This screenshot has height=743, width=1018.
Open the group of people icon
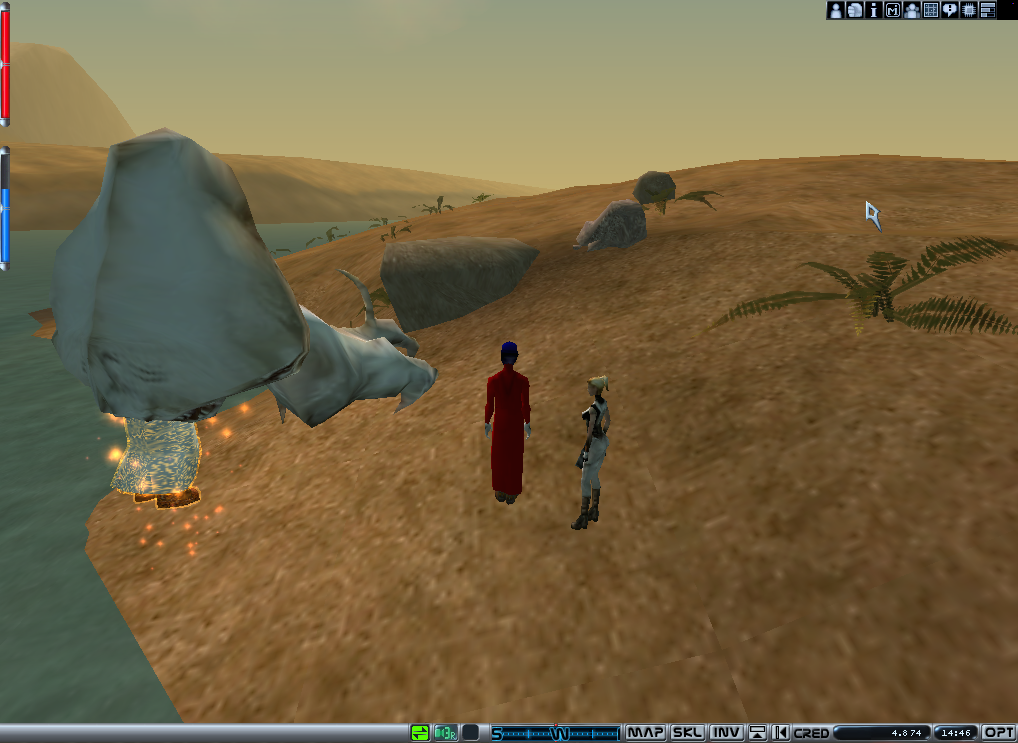tap(912, 10)
